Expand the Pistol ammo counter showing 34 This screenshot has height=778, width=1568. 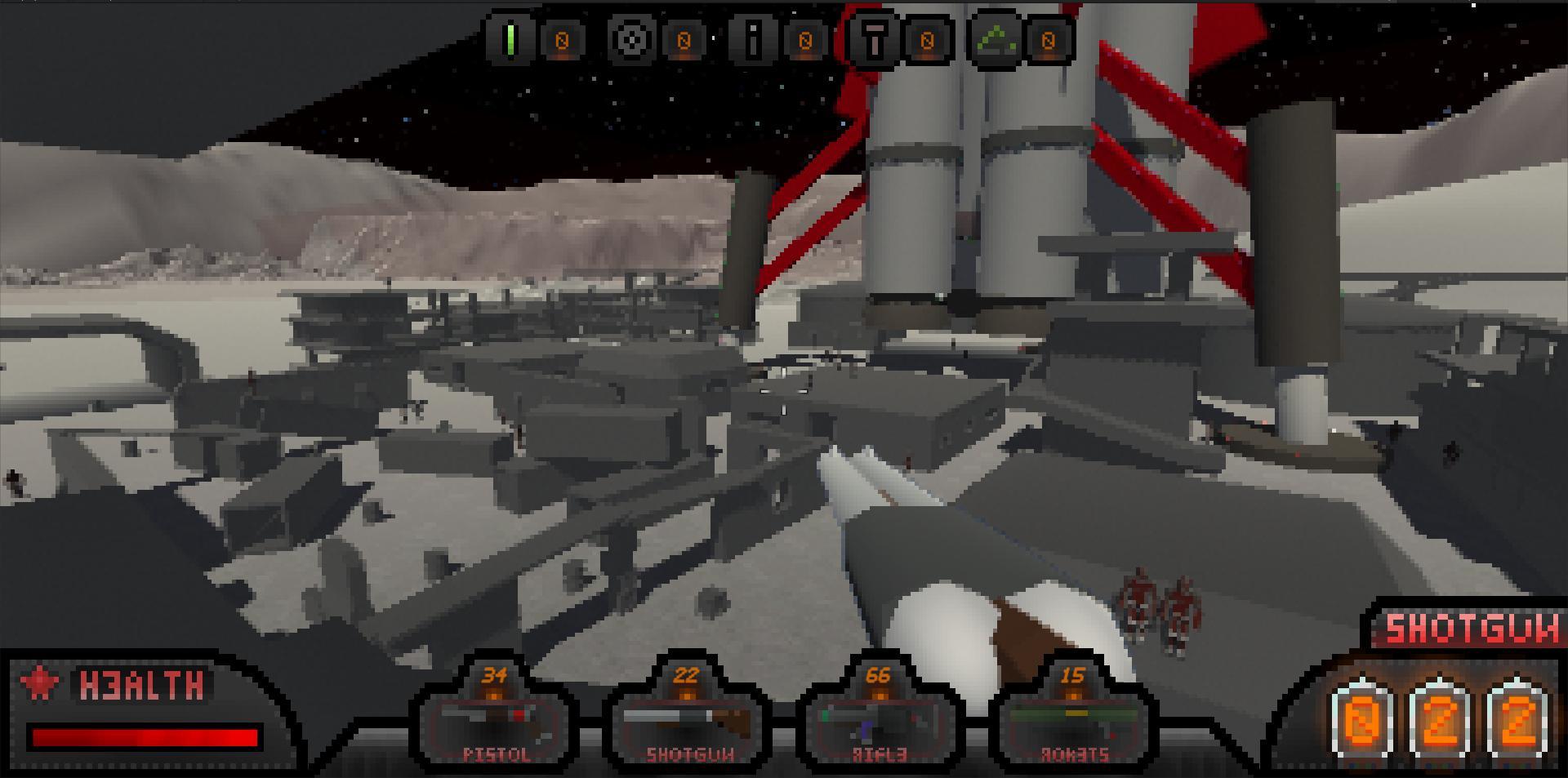point(493,676)
